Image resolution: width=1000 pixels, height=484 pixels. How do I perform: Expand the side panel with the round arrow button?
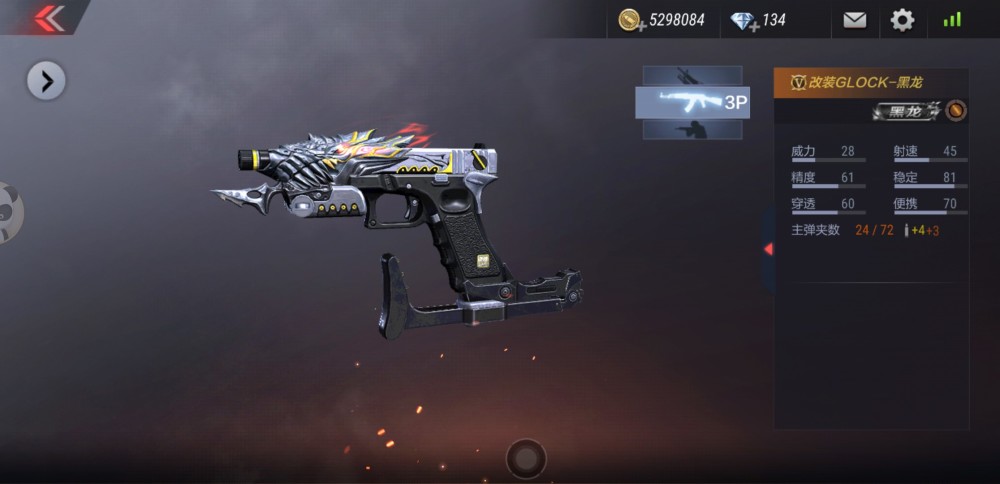[46, 80]
